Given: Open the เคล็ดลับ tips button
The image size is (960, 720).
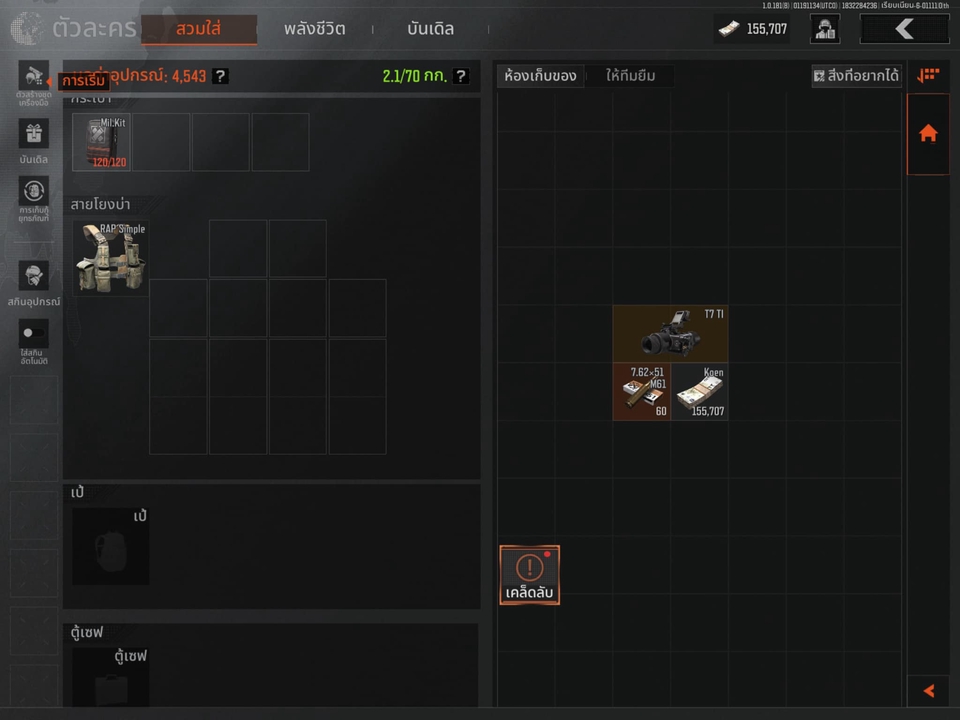Looking at the screenshot, I should (x=529, y=575).
